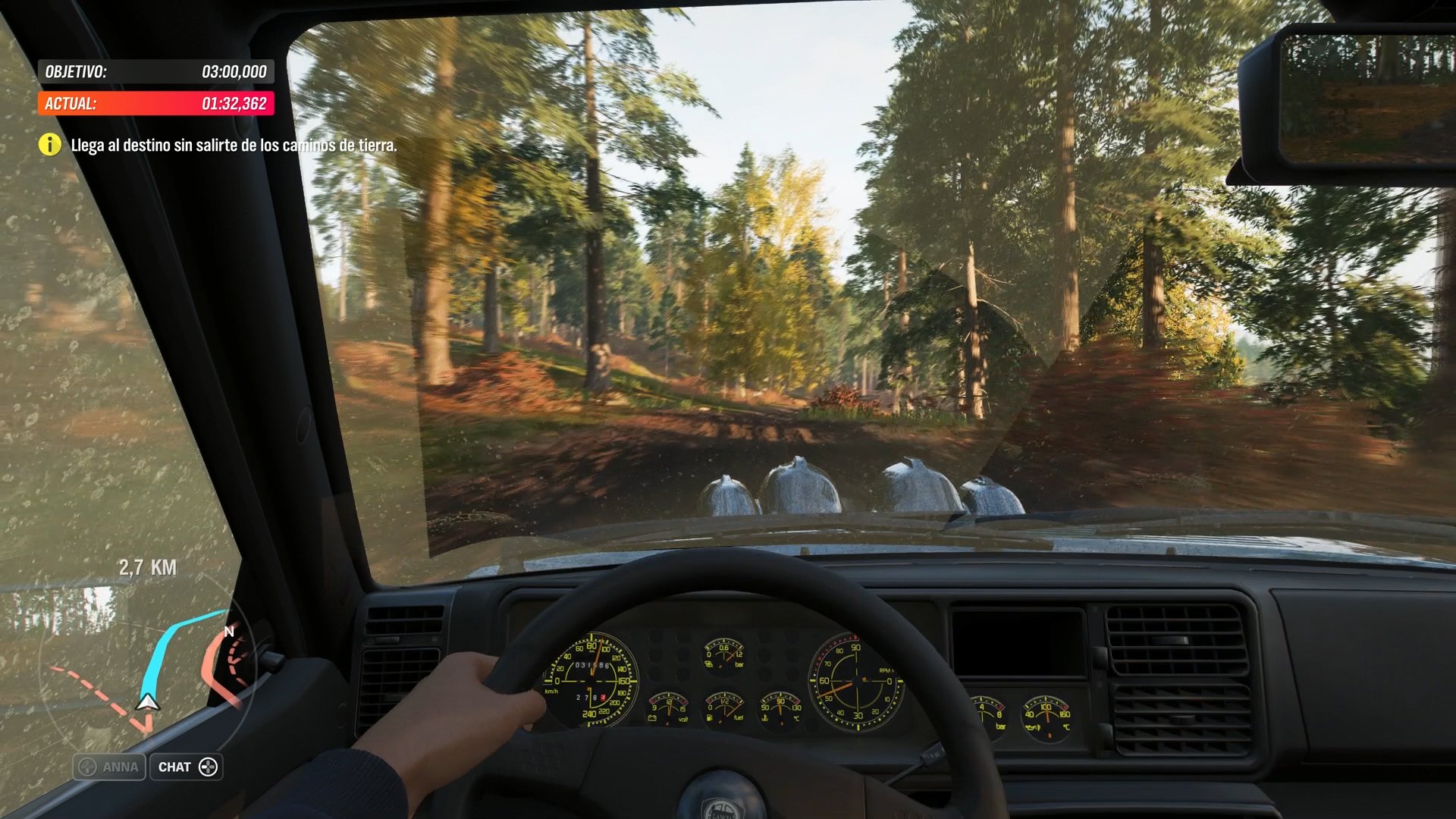Screen dimensions: 1456x819
Task: Click the yellow info icon beside the objective message
Action: click(49, 144)
